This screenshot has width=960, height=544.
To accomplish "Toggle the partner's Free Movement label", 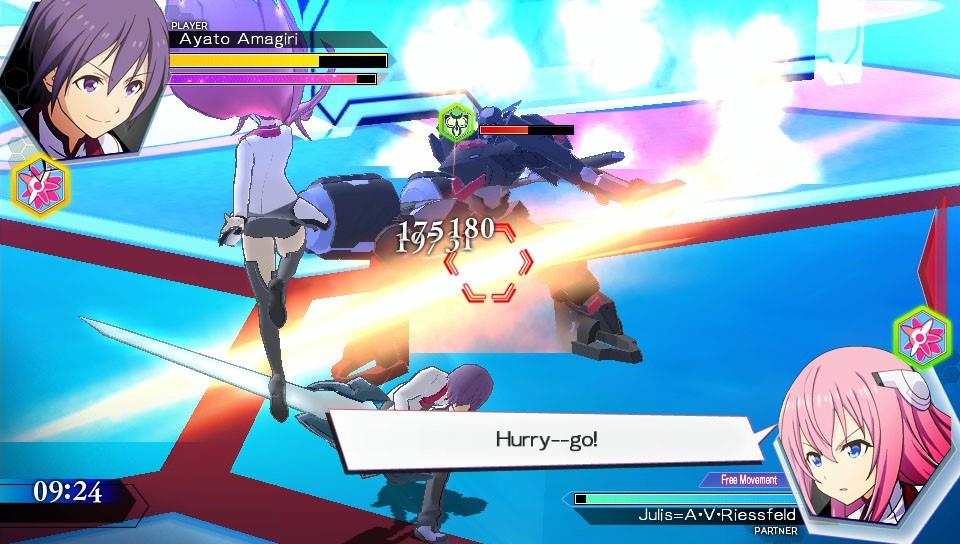I will tap(745, 480).
